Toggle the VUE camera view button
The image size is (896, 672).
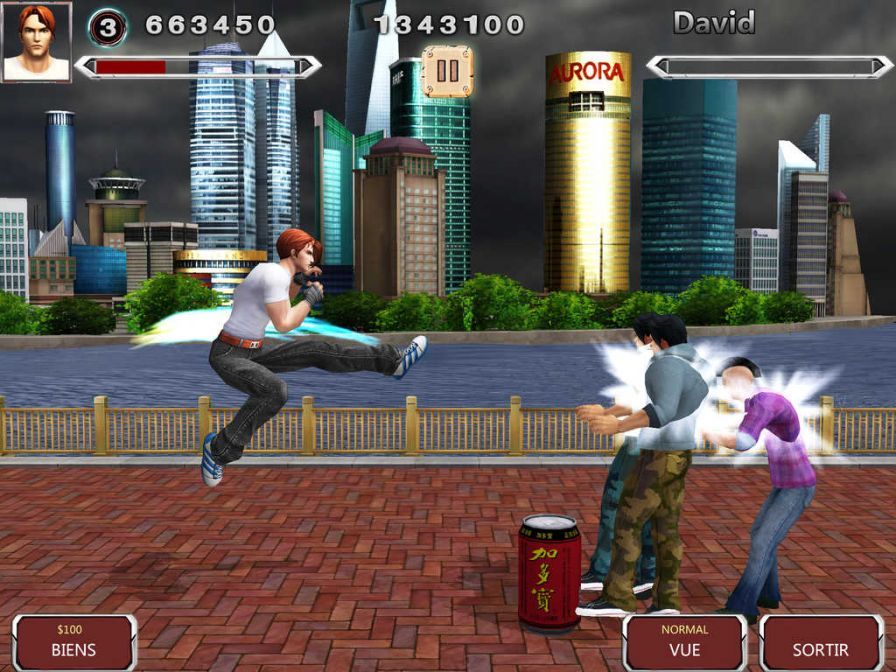685,642
